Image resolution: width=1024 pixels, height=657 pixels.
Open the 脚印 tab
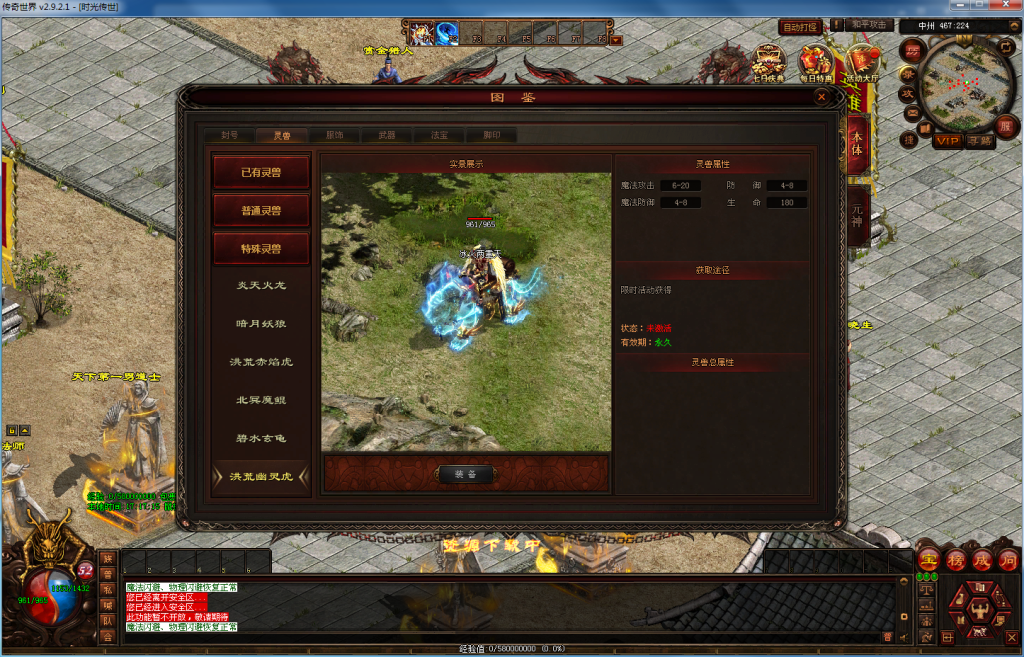click(x=491, y=135)
